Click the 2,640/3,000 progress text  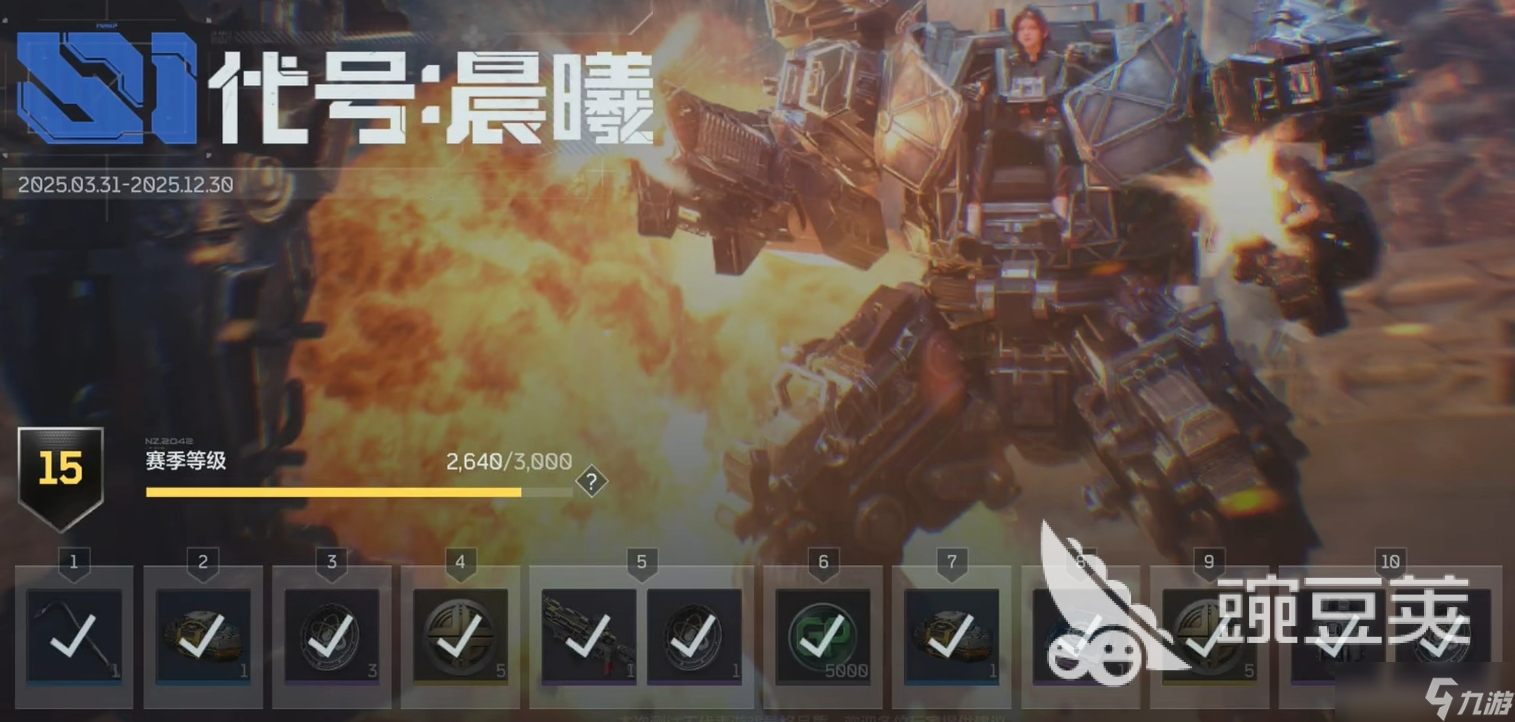point(508,461)
